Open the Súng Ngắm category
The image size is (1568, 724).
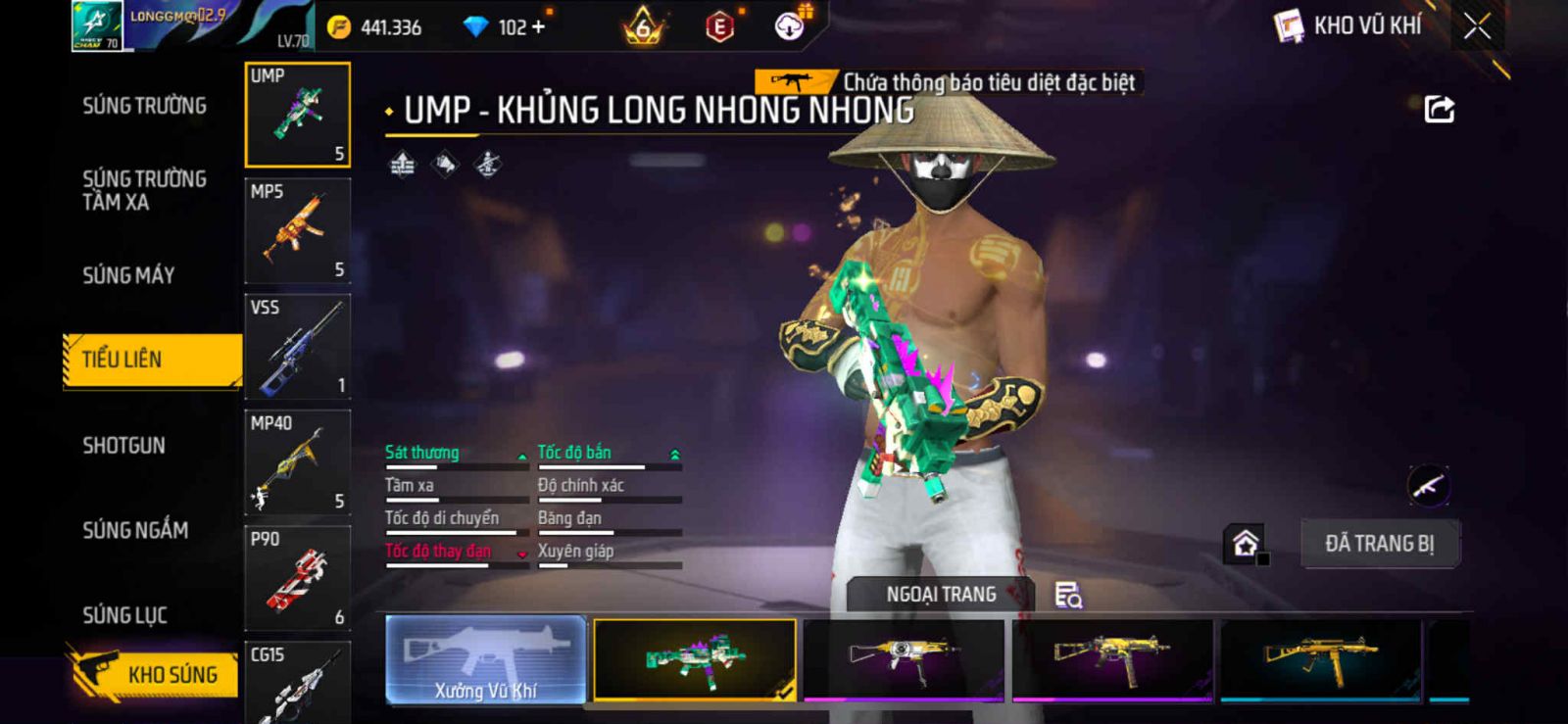tap(135, 530)
